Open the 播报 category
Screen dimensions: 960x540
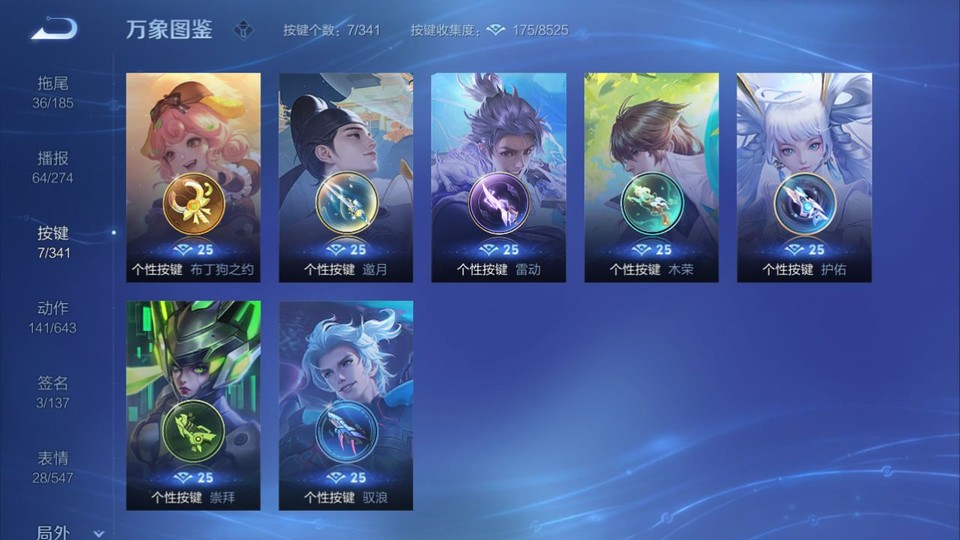pos(54,167)
